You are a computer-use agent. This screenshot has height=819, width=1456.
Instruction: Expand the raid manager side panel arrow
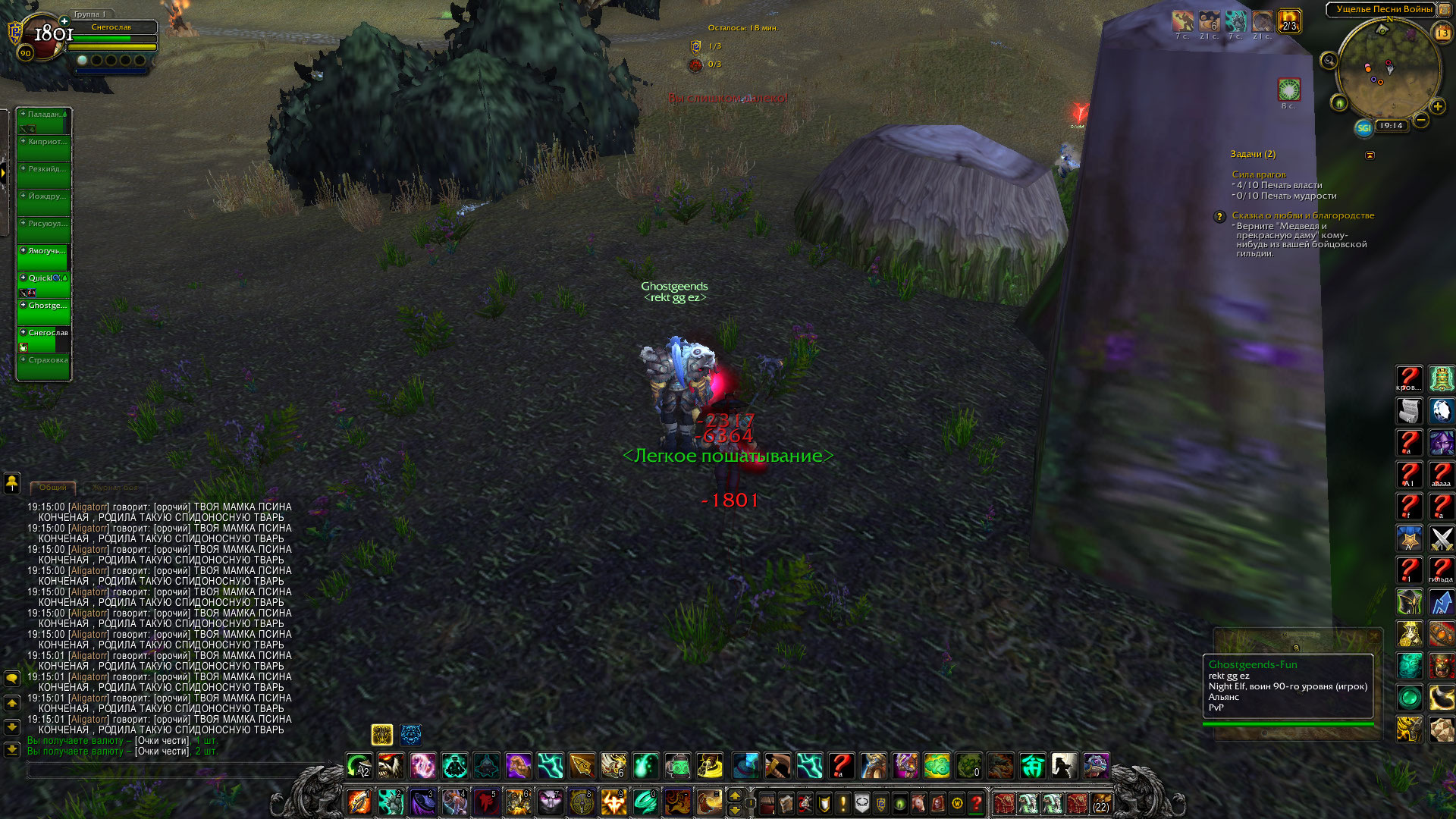4,174
